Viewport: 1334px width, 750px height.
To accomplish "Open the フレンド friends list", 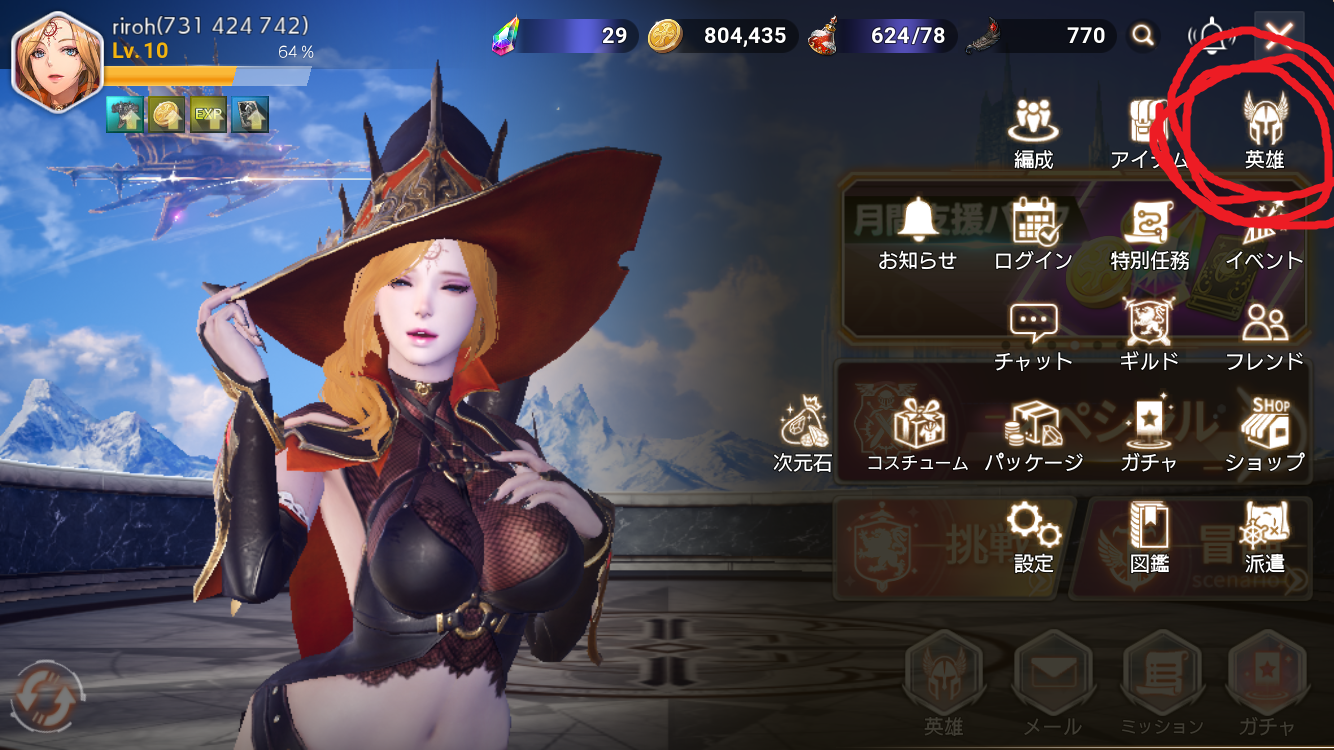I will click(x=1264, y=334).
